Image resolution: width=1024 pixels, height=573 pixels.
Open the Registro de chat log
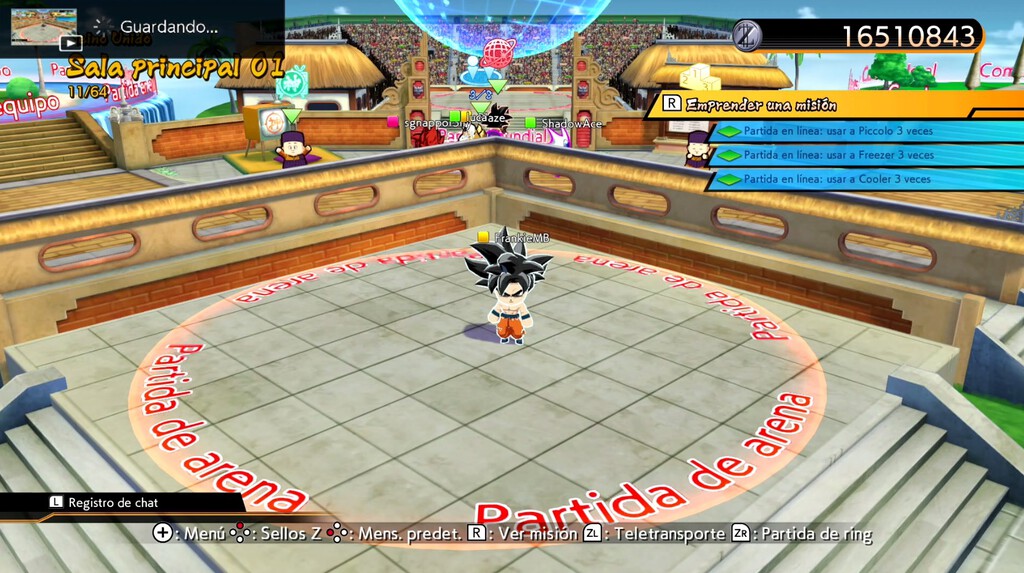point(112,503)
